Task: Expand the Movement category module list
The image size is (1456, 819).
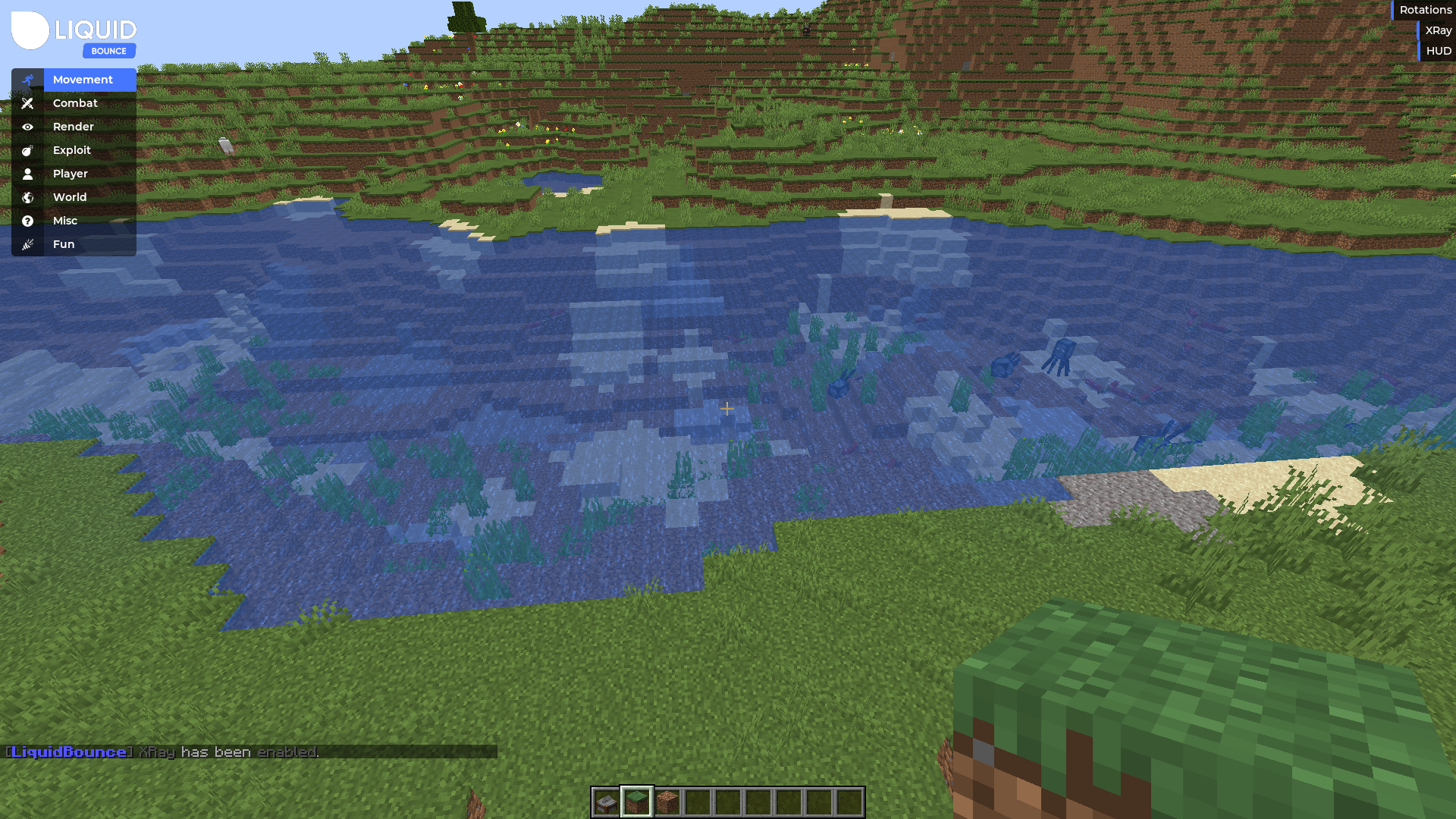Action: pos(82,80)
